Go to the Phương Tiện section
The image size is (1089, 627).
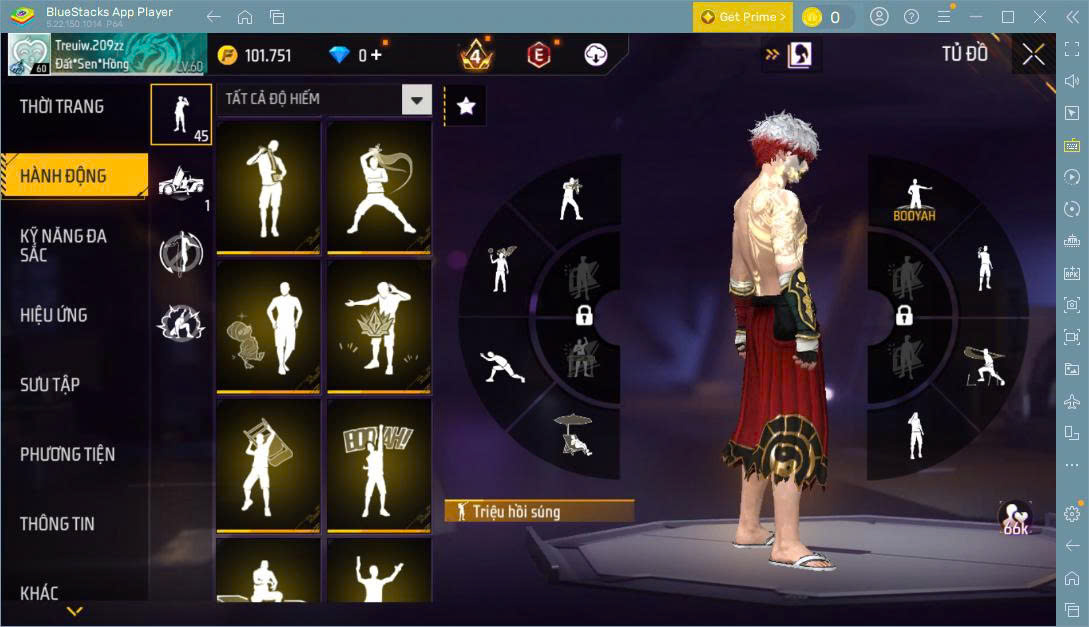[67, 454]
